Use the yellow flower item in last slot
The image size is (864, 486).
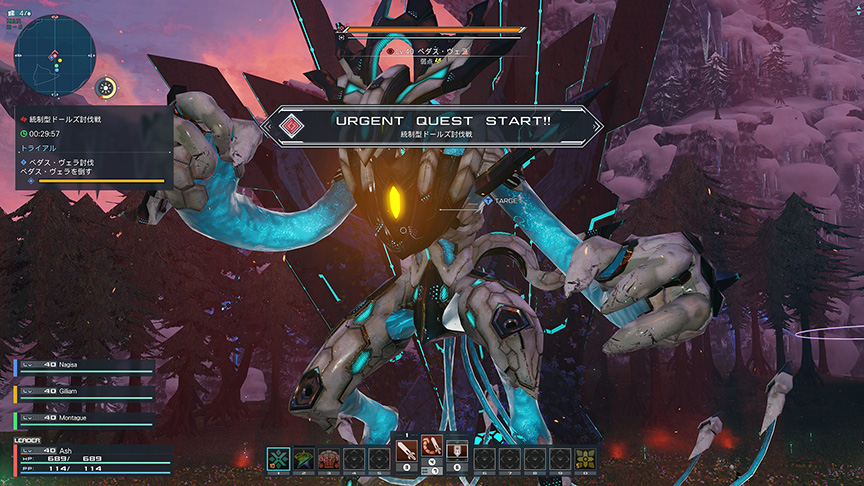pos(585,459)
